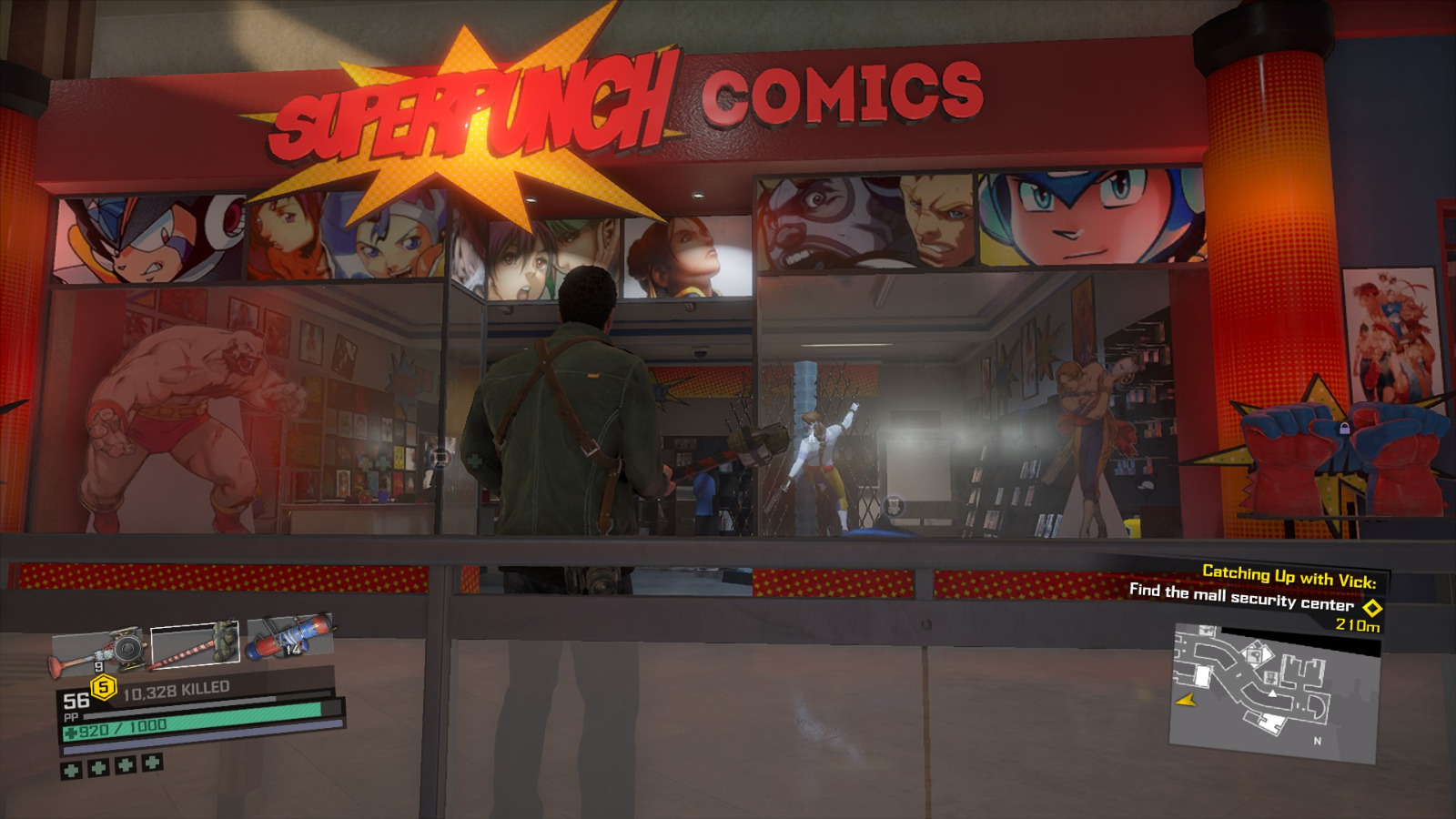Image resolution: width=1456 pixels, height=819 pixels.
Task: Select the Catching Up with Vick mission title
Action: click(1289, 575)
